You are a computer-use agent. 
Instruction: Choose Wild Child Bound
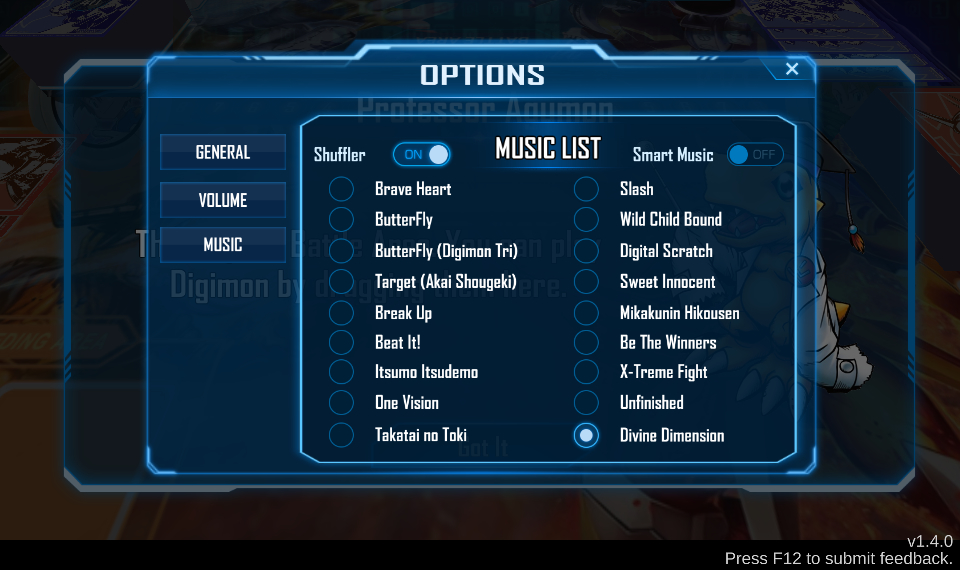click(x=586, y=219)
